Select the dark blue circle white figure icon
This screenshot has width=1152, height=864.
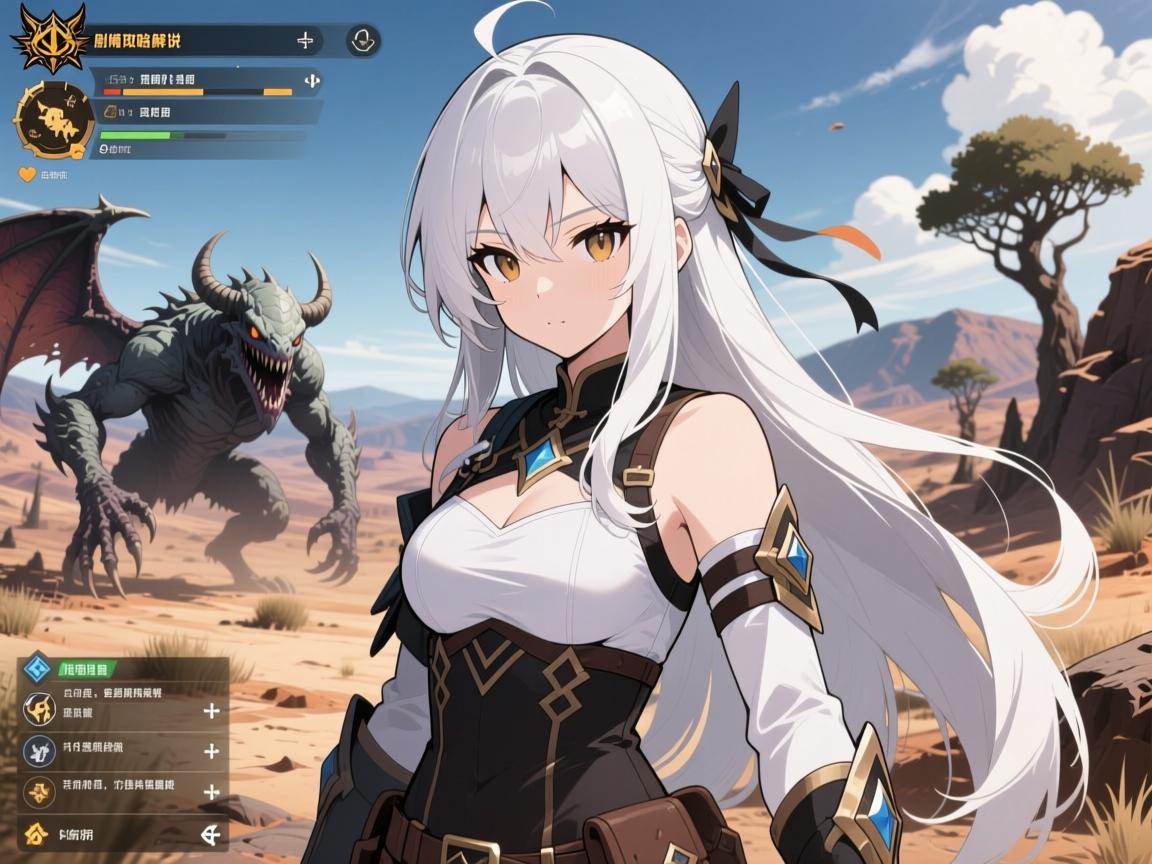pos(38,750)
